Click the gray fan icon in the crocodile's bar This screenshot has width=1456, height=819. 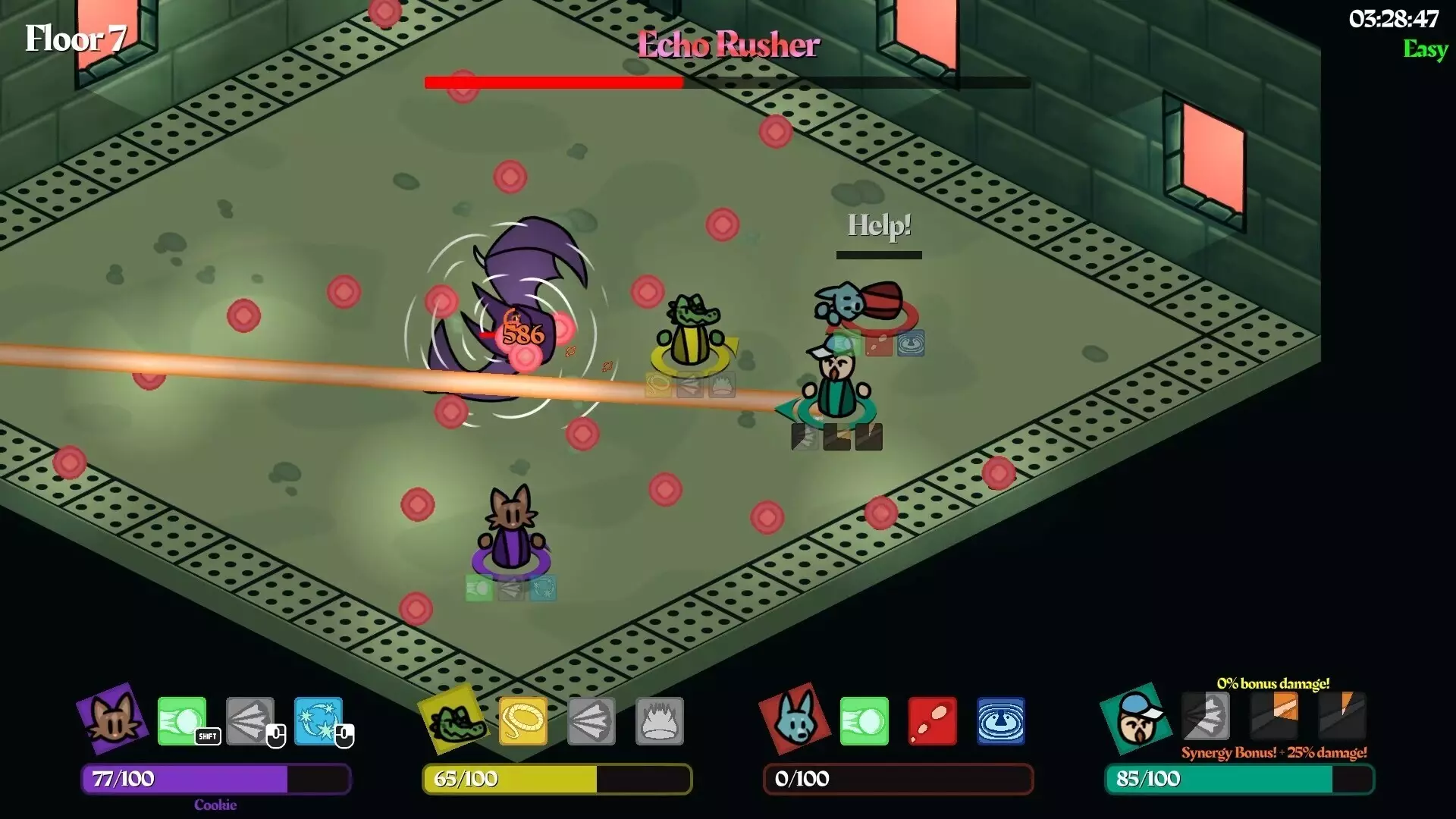click(591, 720)
